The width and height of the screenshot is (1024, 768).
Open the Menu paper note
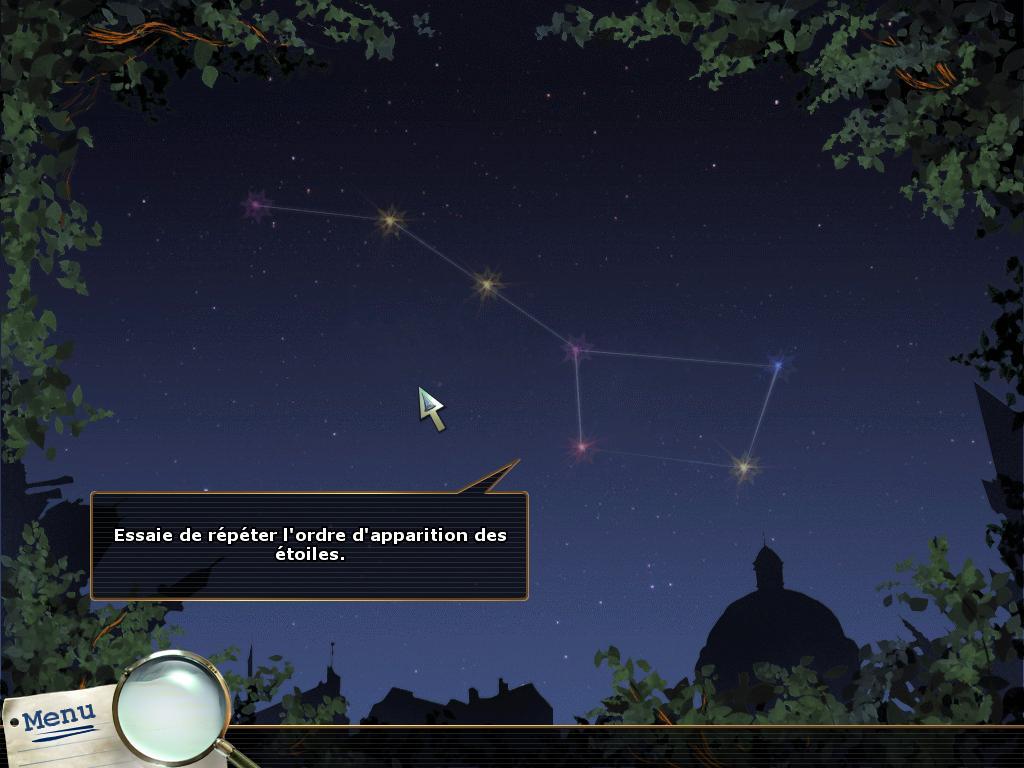click(x=58, y=718)
